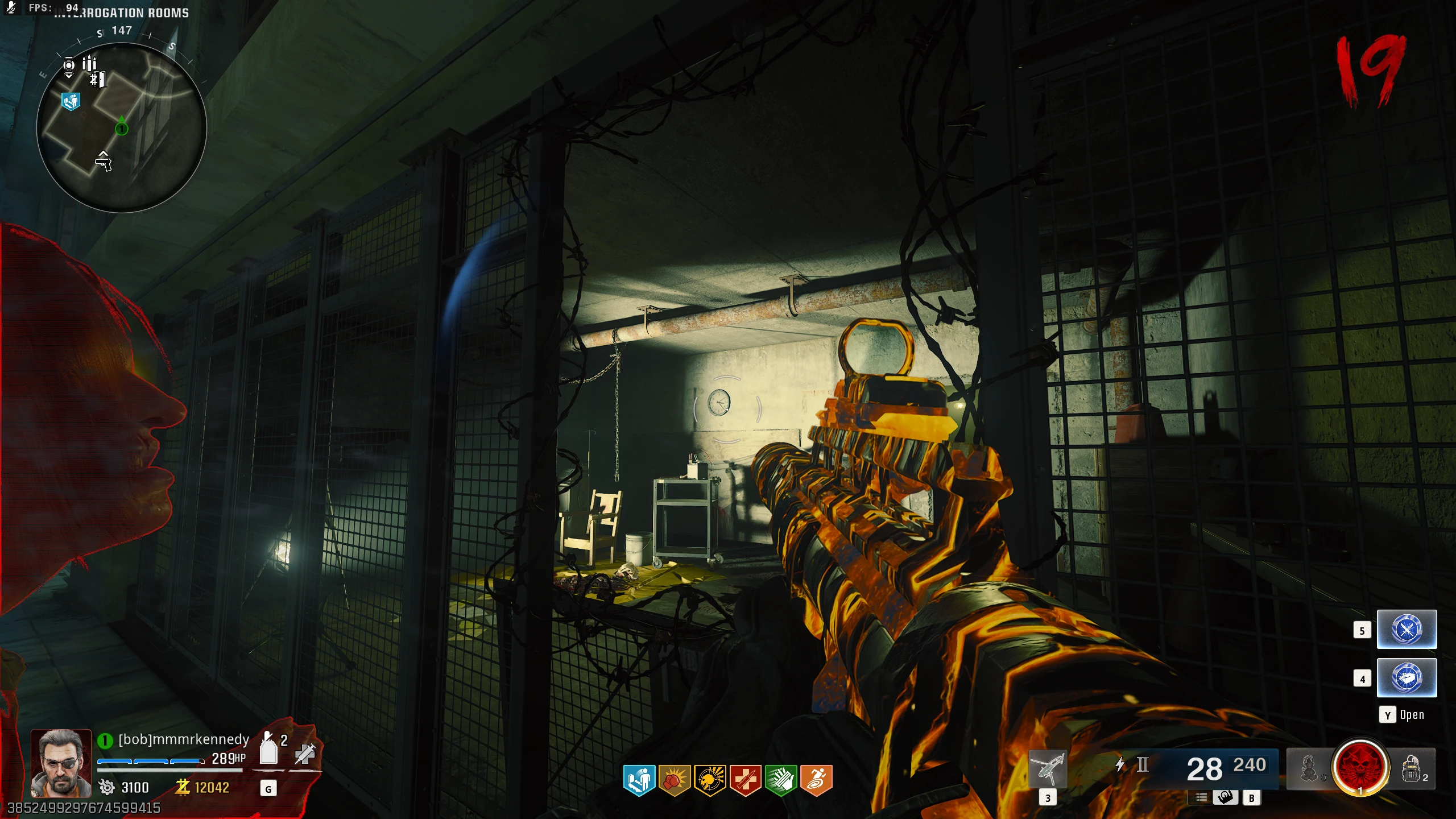
Task: Select the C4 lethal equipment slot
Action: [1412, 769]
